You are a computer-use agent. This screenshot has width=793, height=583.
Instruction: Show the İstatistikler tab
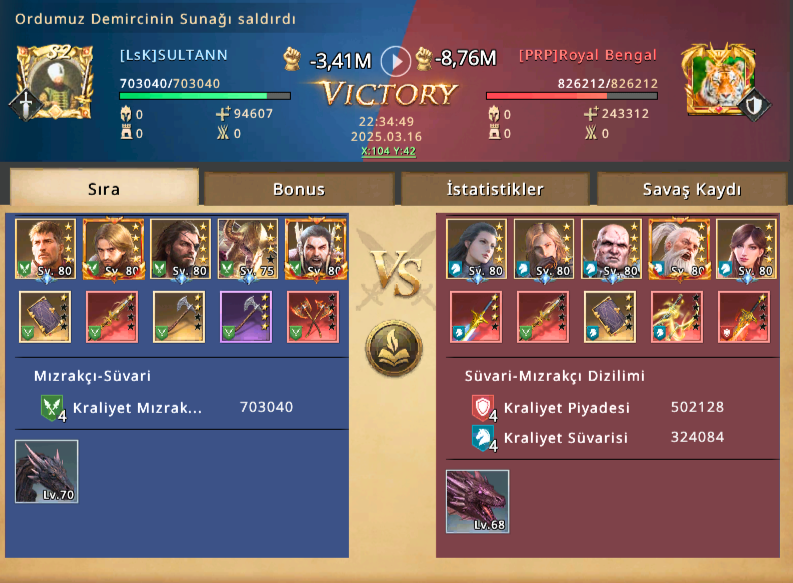495,189
